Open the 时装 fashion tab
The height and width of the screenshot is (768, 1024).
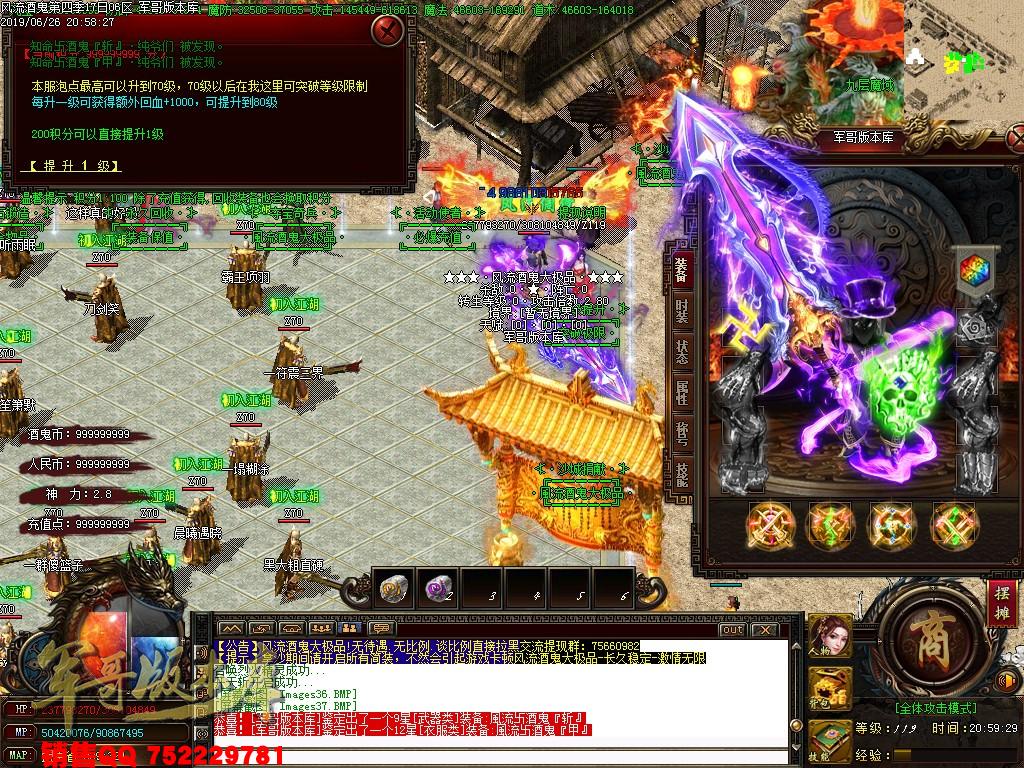click(681, 311)
